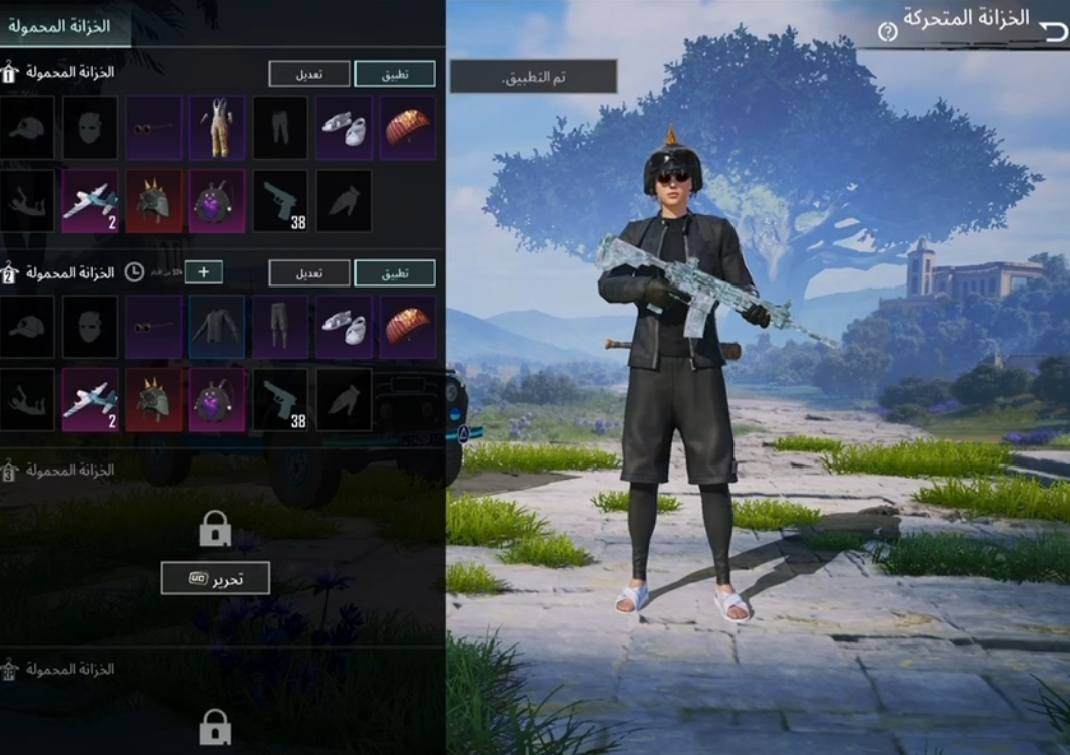
Task: Click the plus button beside closet 2 timer
Action: pos(203,272)
